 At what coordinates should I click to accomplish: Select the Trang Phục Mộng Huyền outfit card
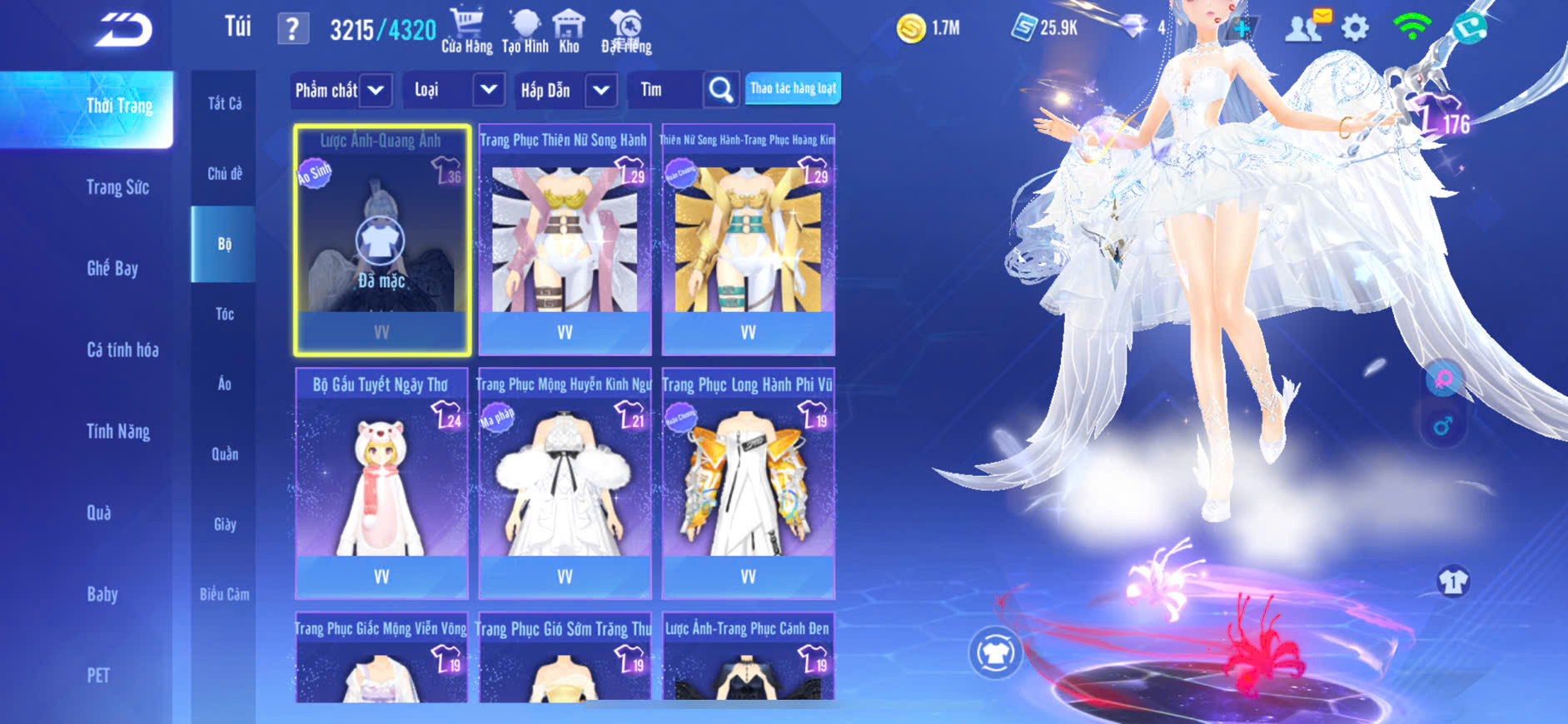point(565,483)
